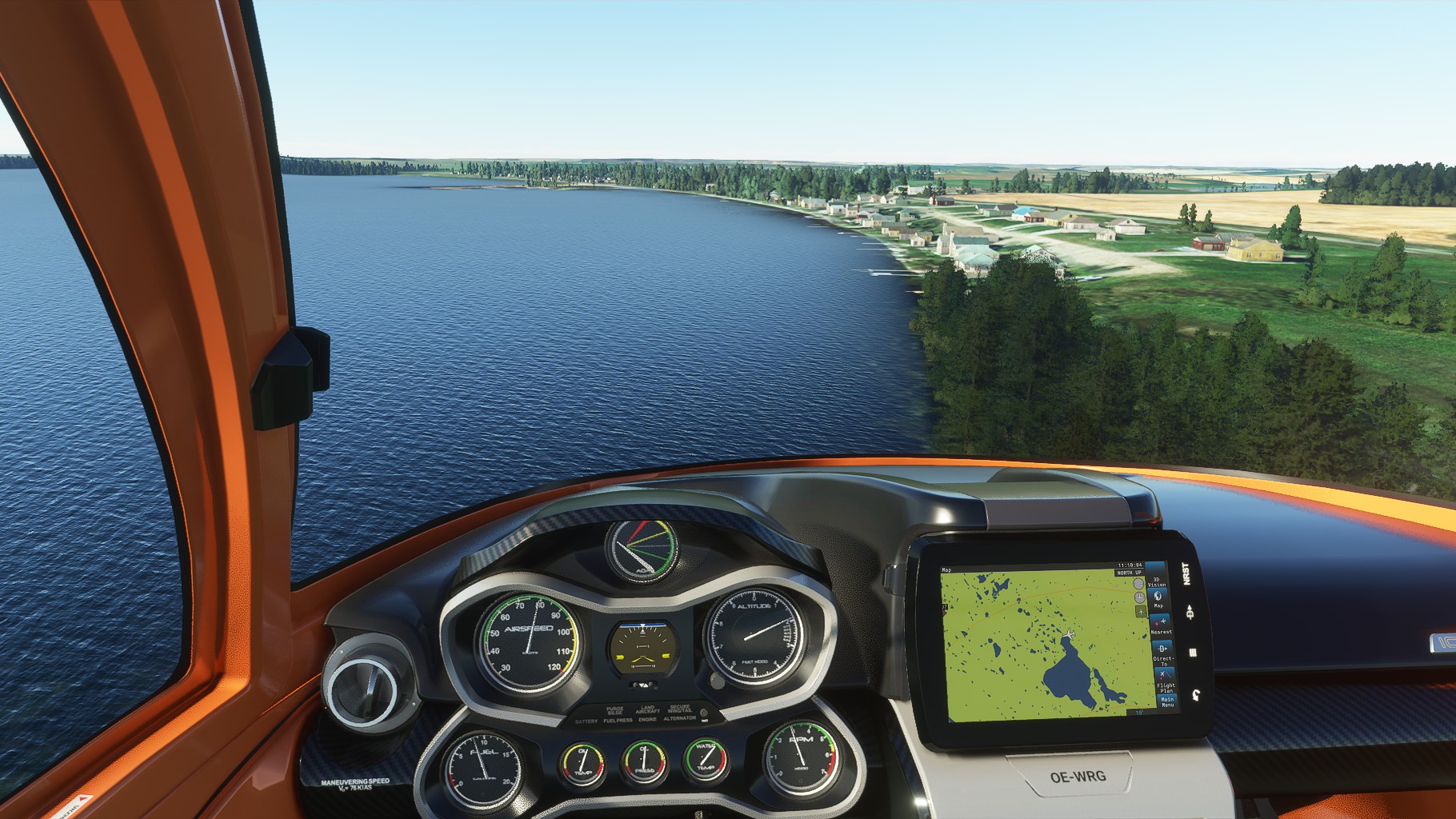This screenshot has width=1456, height=819.
Task: Click the Direct-To arrow bezel key
Action: 1190,613
